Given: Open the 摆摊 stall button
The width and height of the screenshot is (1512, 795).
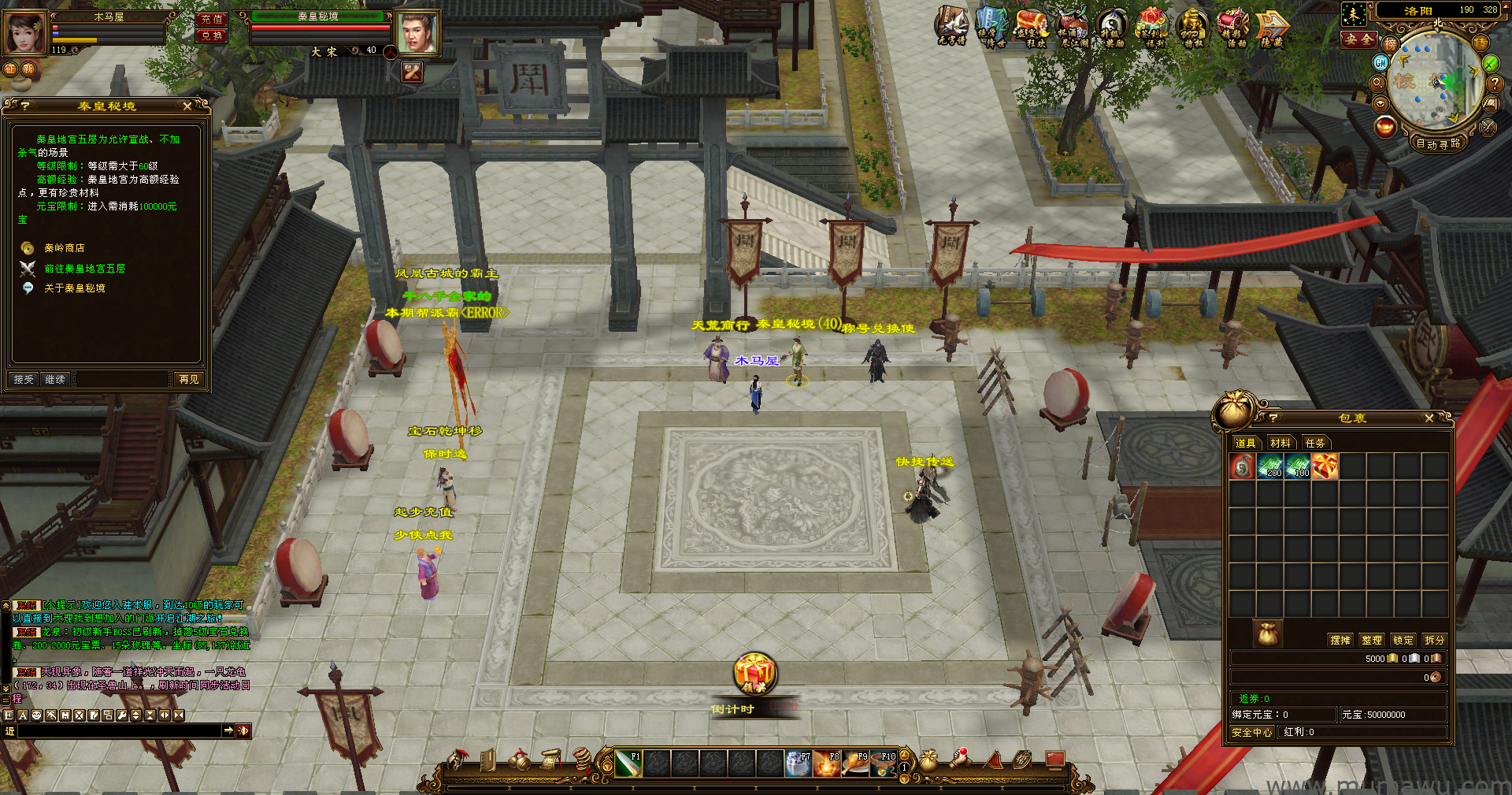Looking at the screenshot, I should [1340, 640].
